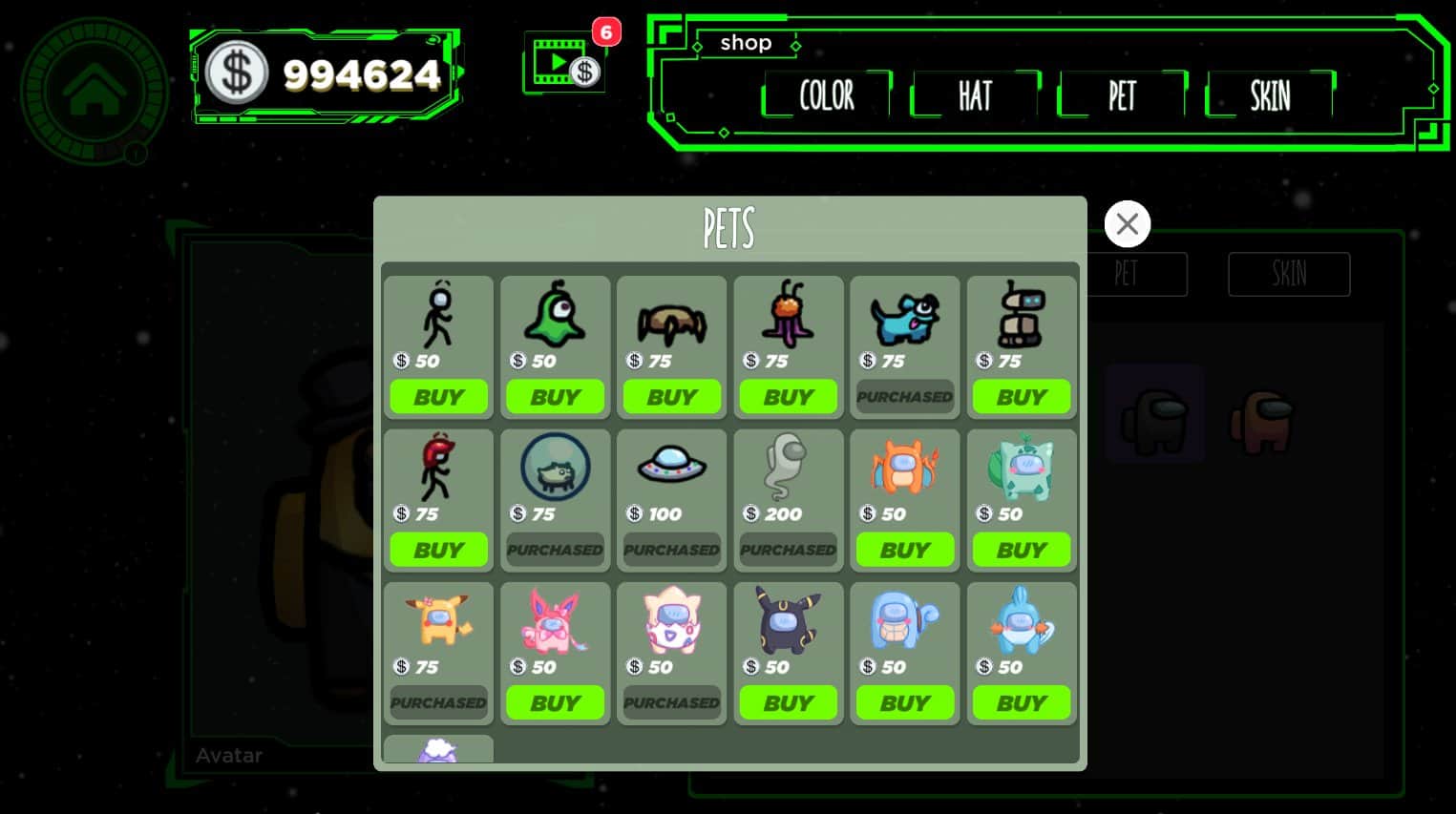The width and height of the screenshot is (1456, 814).
Task: Buy the blue Squirtle crewmate pet
Action: 905,703
